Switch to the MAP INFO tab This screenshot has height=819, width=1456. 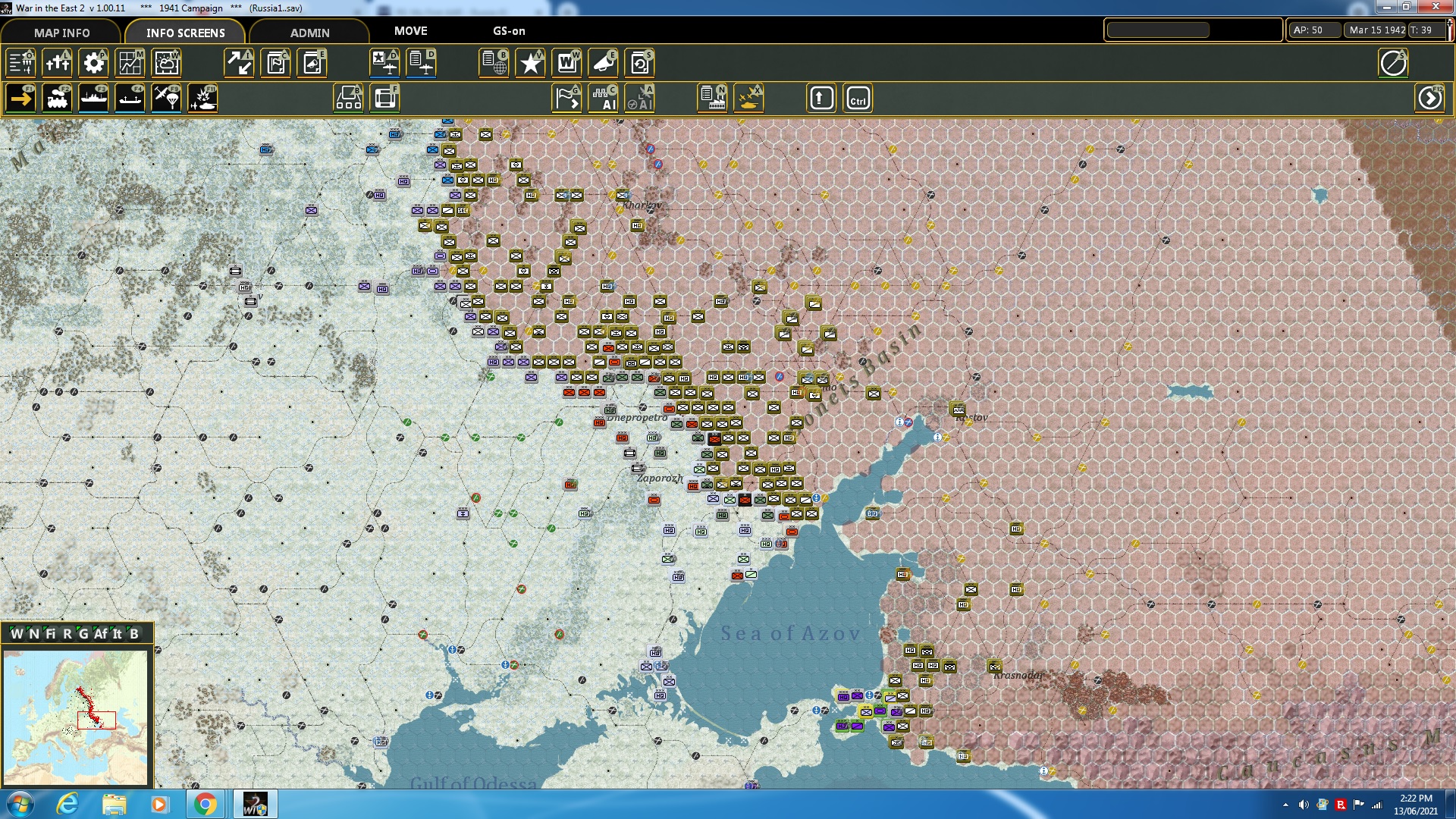click(x=61, y=33)
